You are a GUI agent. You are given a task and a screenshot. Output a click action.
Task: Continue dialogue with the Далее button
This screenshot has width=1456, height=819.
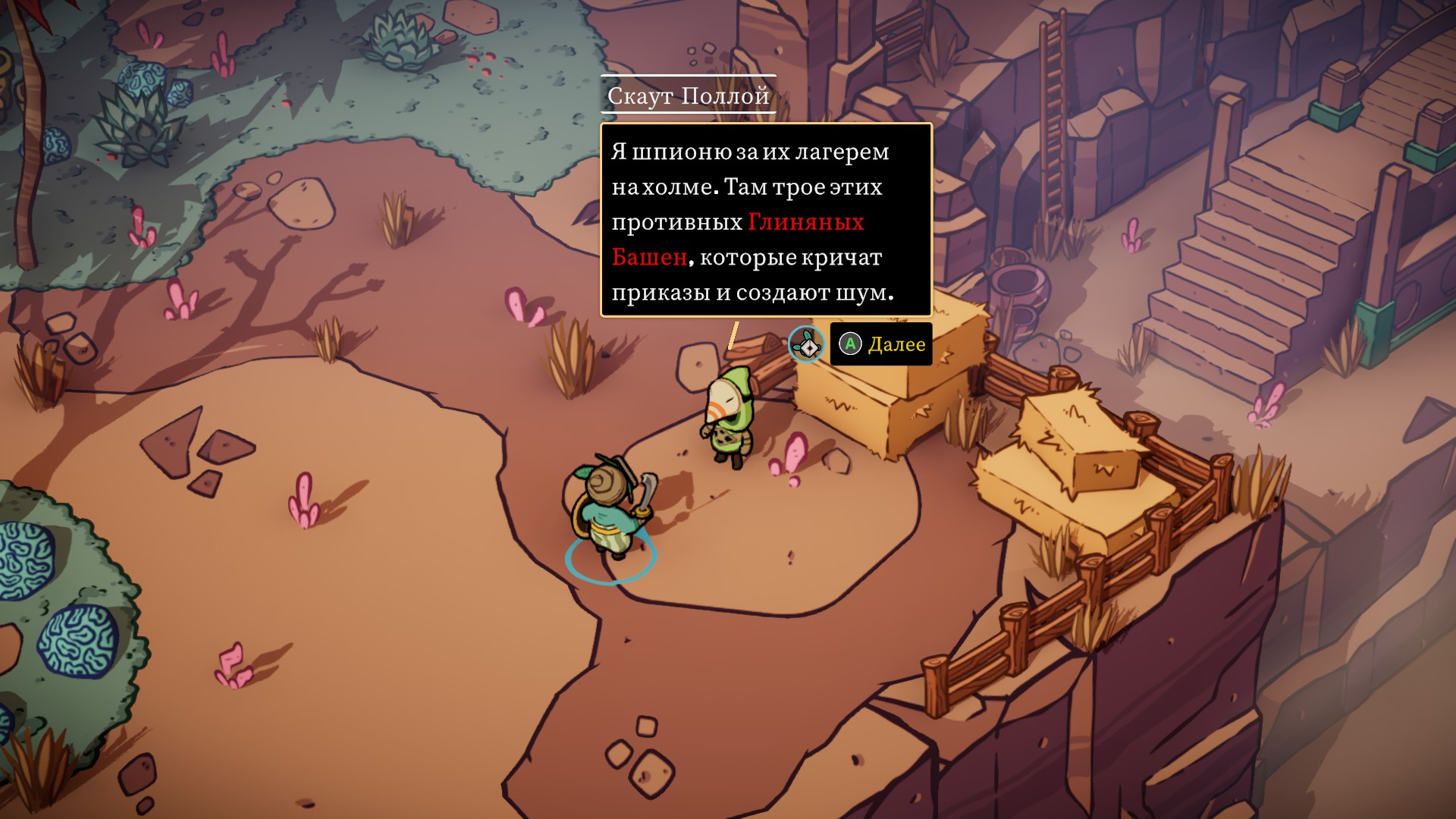point(881,344)
